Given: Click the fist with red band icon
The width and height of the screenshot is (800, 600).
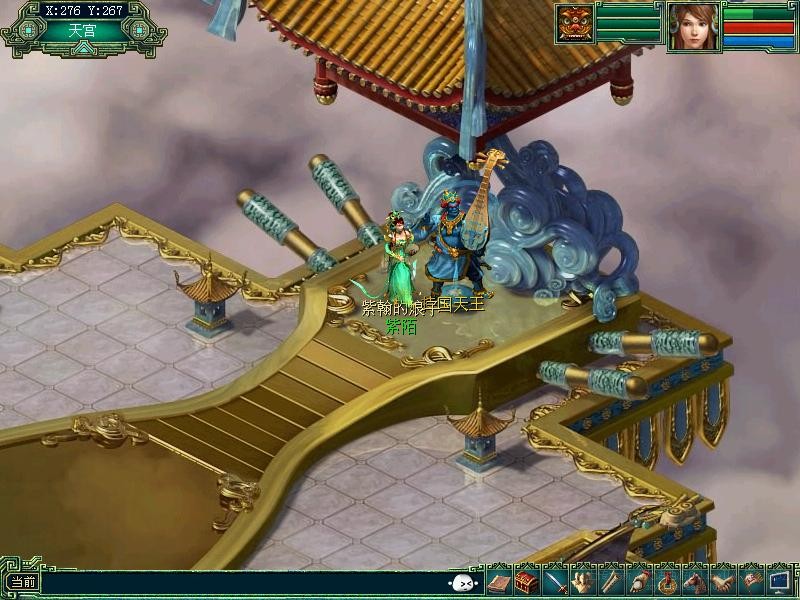Looking at the screenshot, I should [638, 582].
